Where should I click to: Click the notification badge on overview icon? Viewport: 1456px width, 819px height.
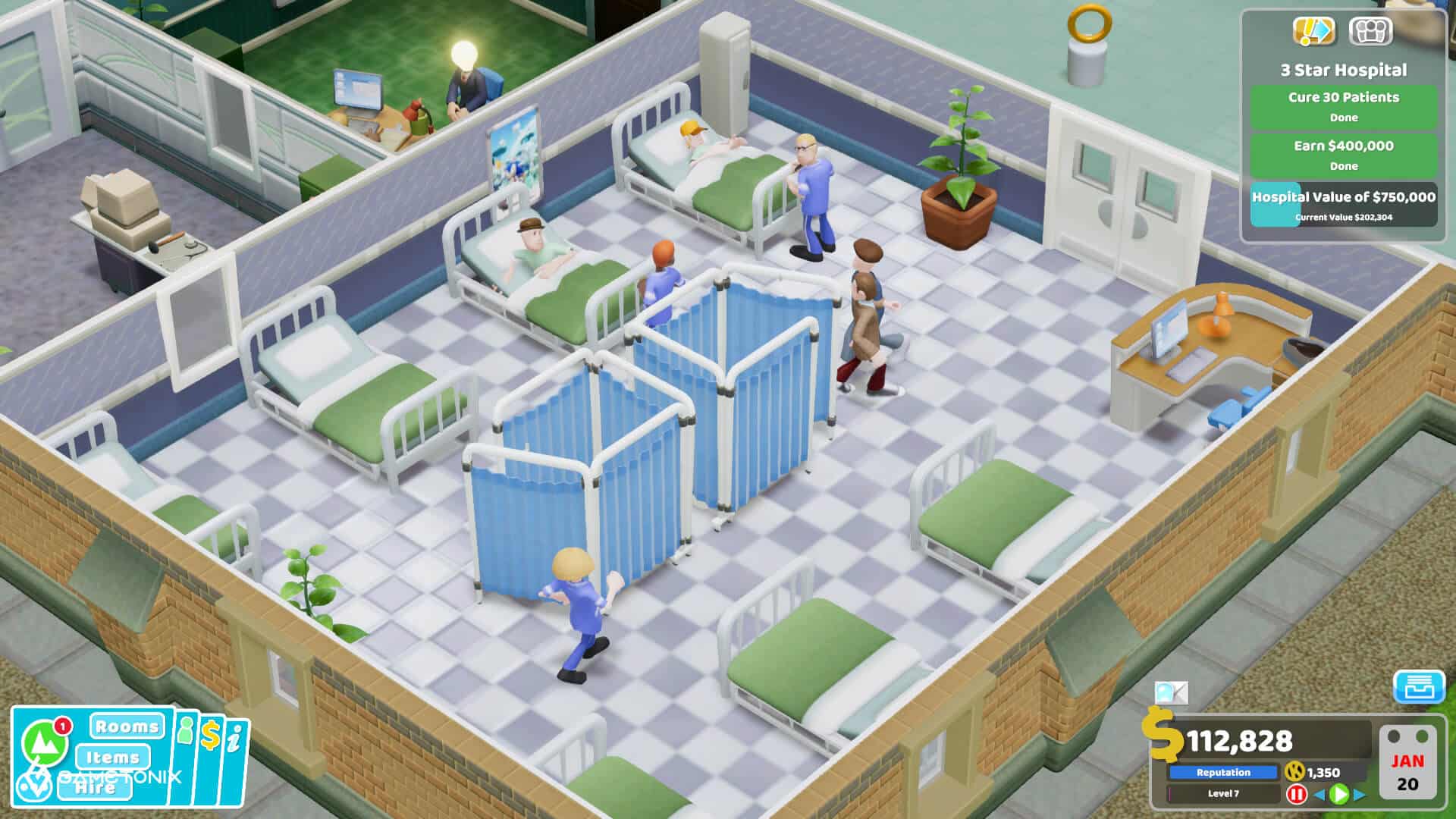[62, 726]
